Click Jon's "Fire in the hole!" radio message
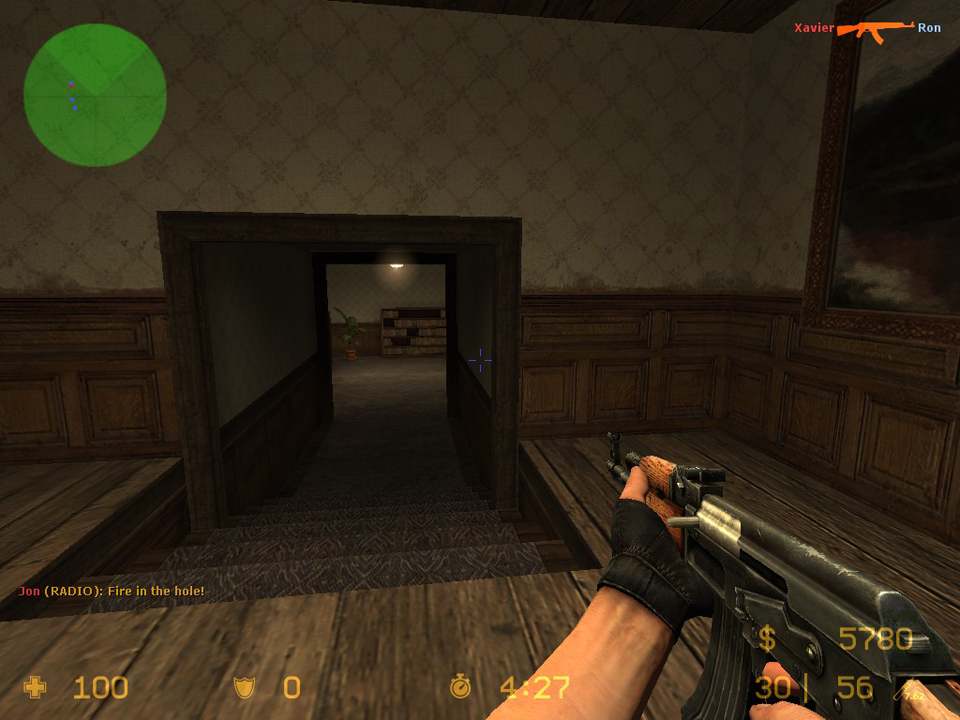This screenshot has height=720, width=960. (x=111, y=591)
